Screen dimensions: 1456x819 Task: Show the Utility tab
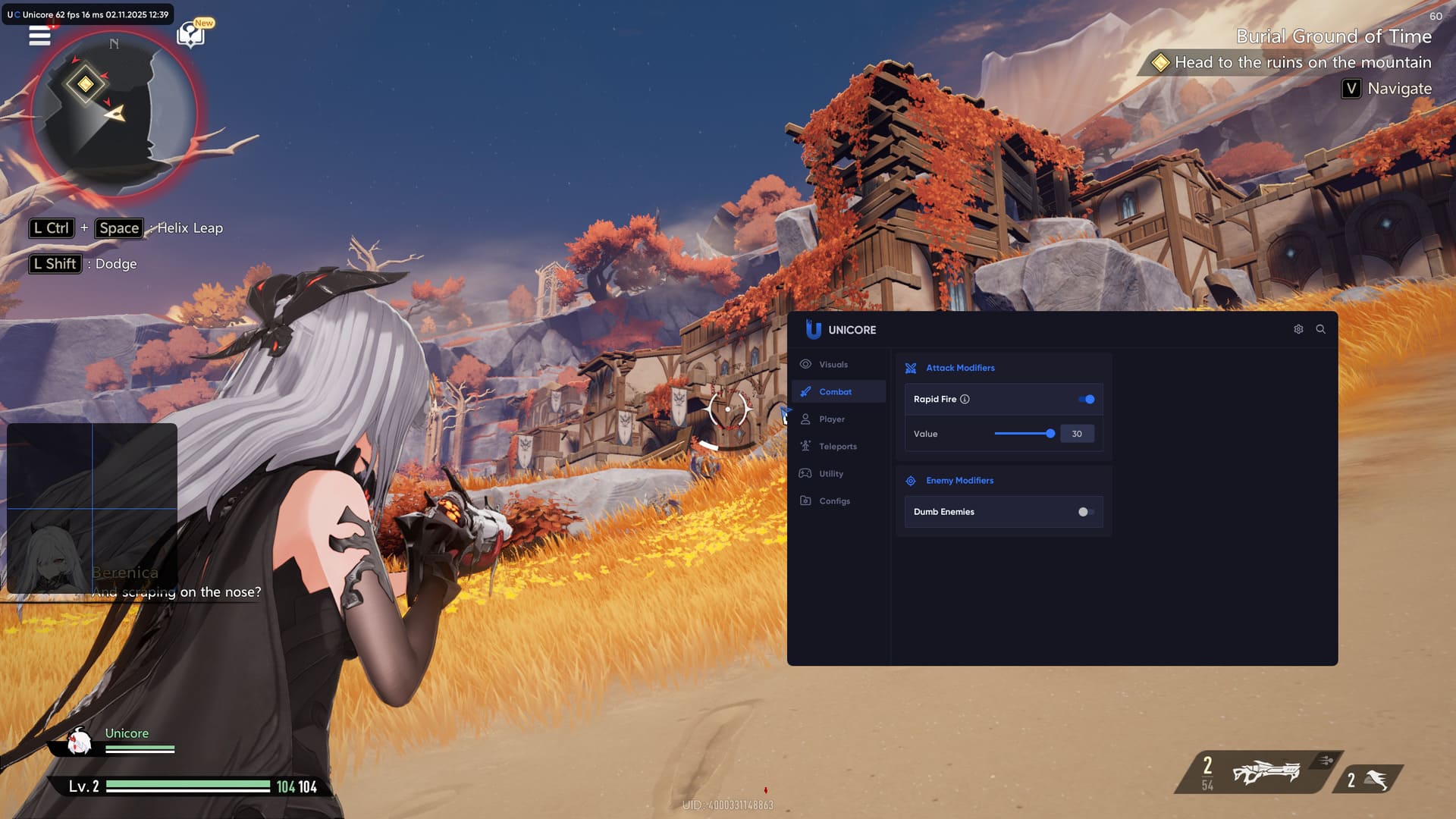pos(830,474)
